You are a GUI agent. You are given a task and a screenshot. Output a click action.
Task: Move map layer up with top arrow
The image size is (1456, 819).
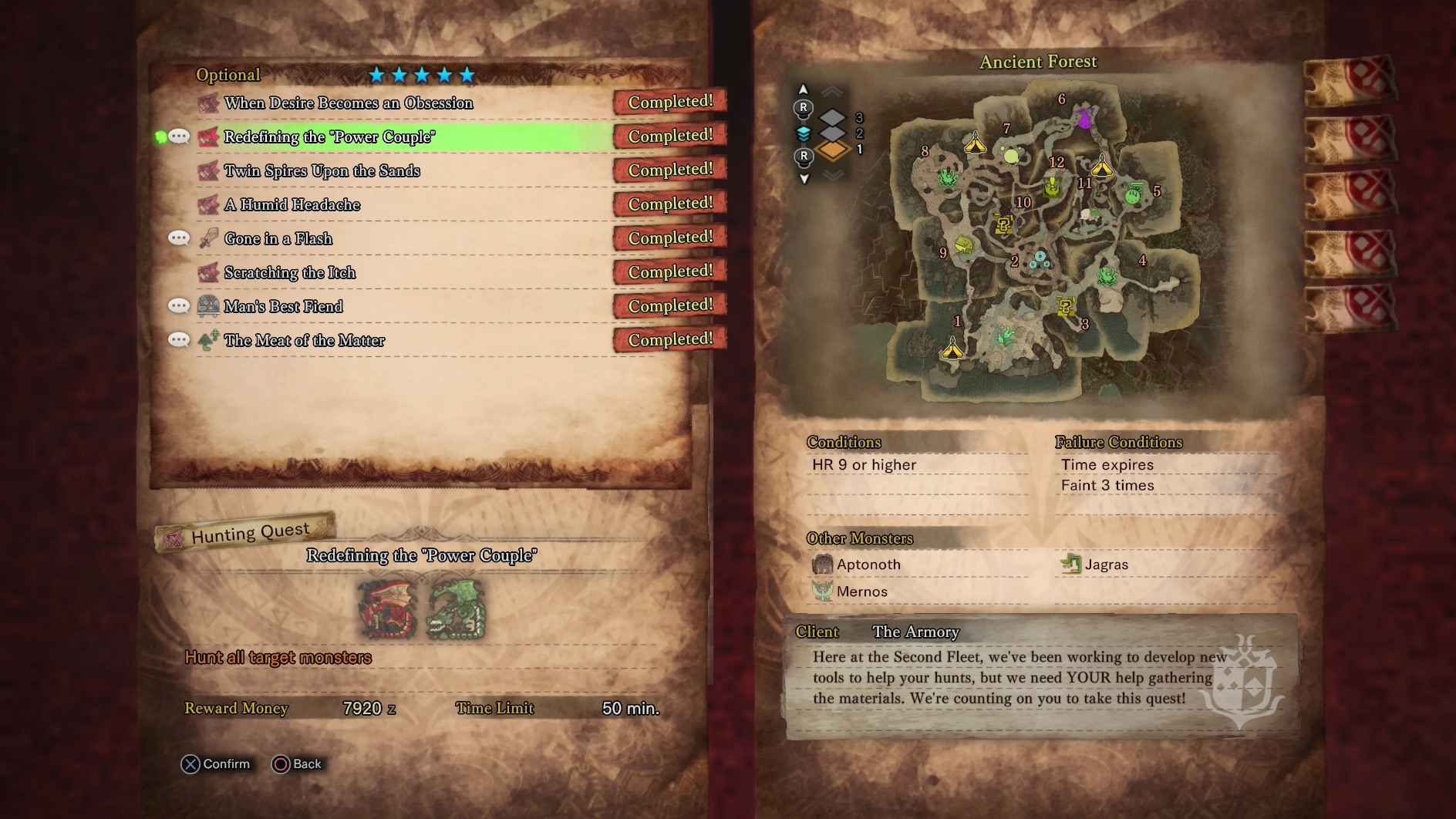(x=804, y=89)
